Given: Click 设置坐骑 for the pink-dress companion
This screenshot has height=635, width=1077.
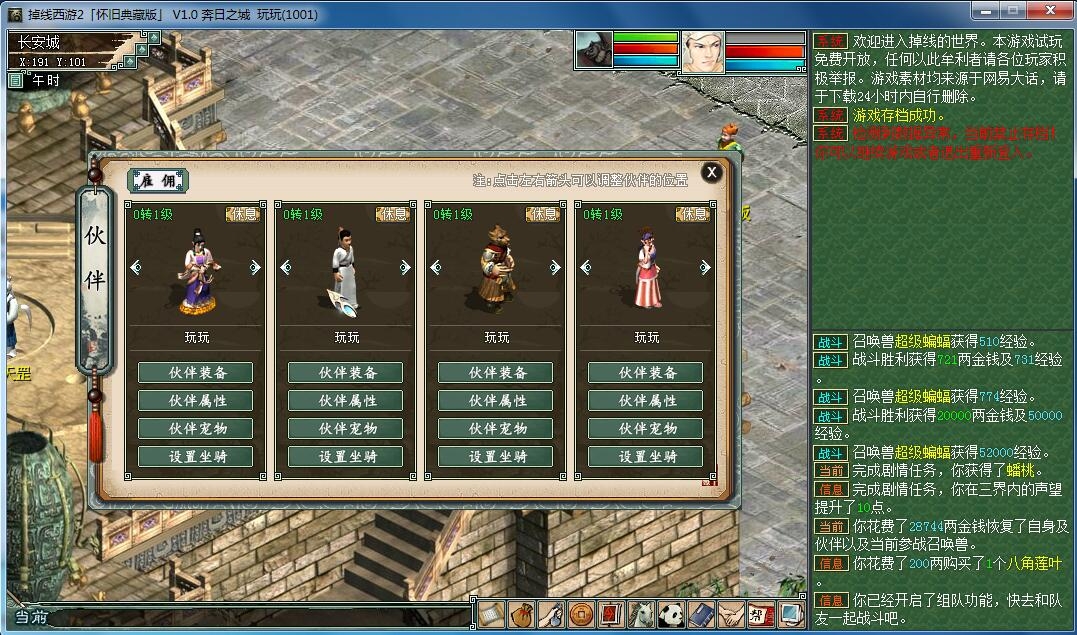Looking at the screenshot, I should coord(645,457).
